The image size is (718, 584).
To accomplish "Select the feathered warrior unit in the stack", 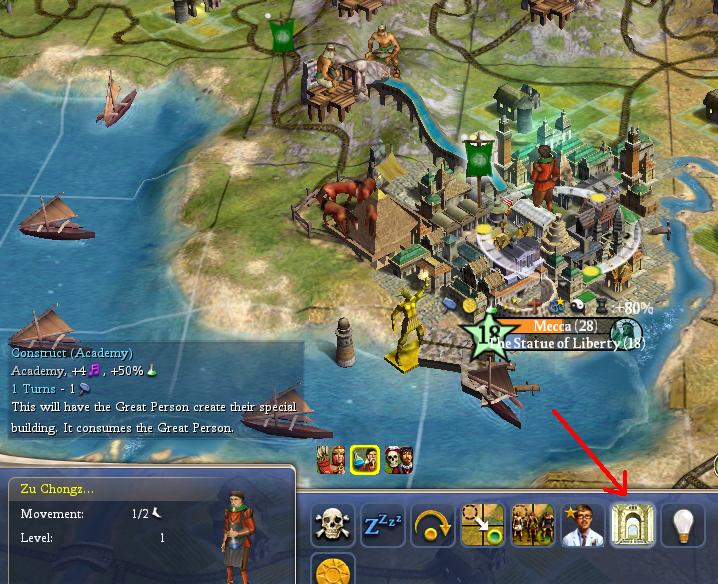I will point(331,460).
